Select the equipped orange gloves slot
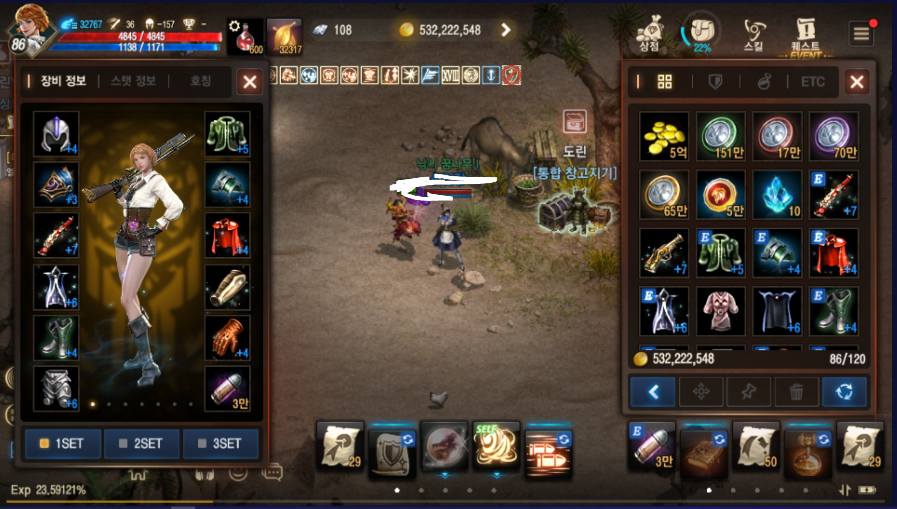 point(227,337)
